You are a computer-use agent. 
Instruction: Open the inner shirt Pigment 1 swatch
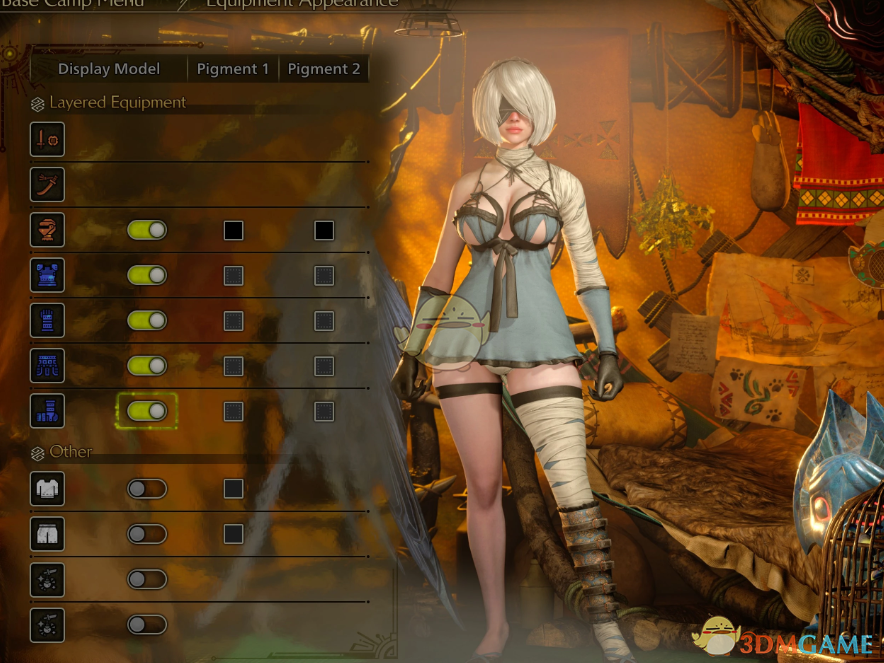(x=233, y=488)
